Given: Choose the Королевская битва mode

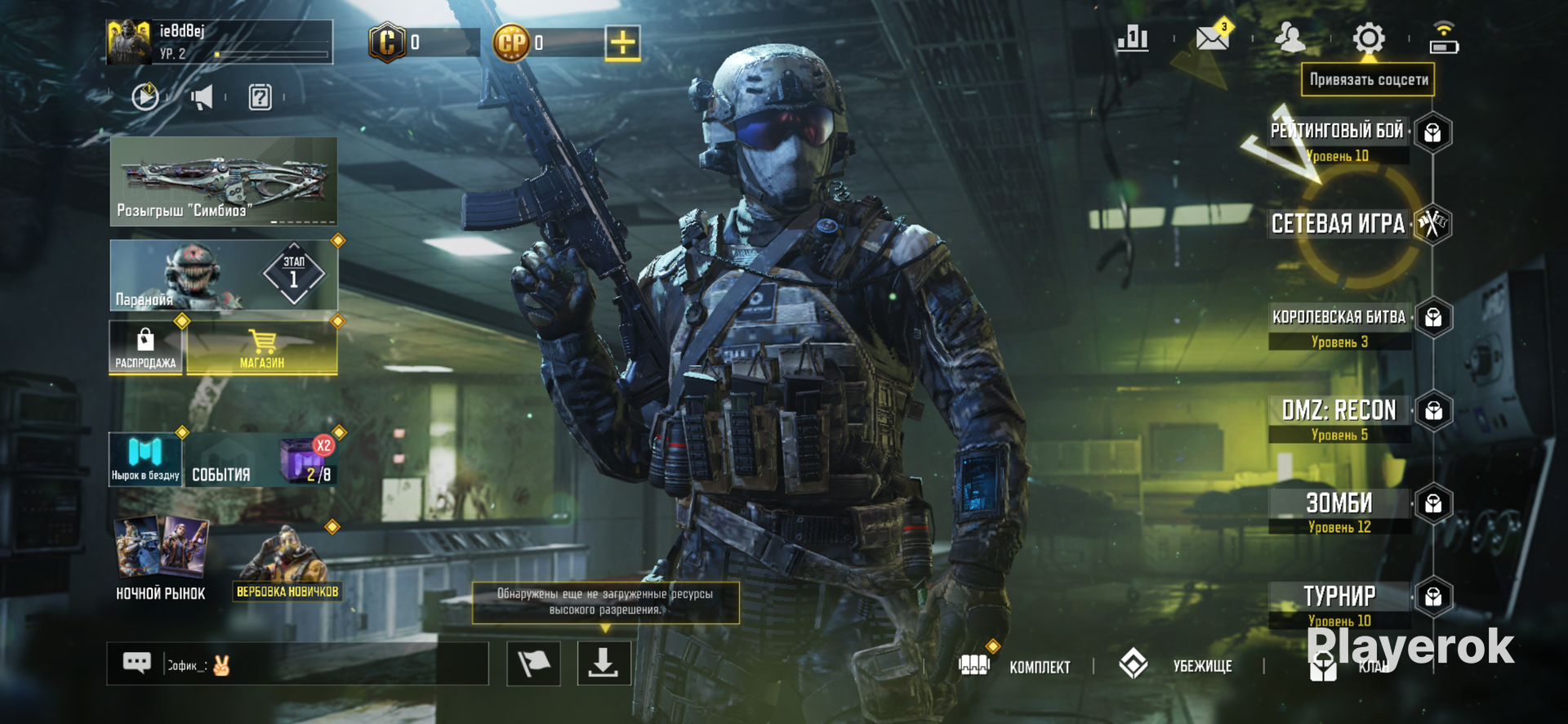Looking at the screenshot, I should (x=1339, y=319).
